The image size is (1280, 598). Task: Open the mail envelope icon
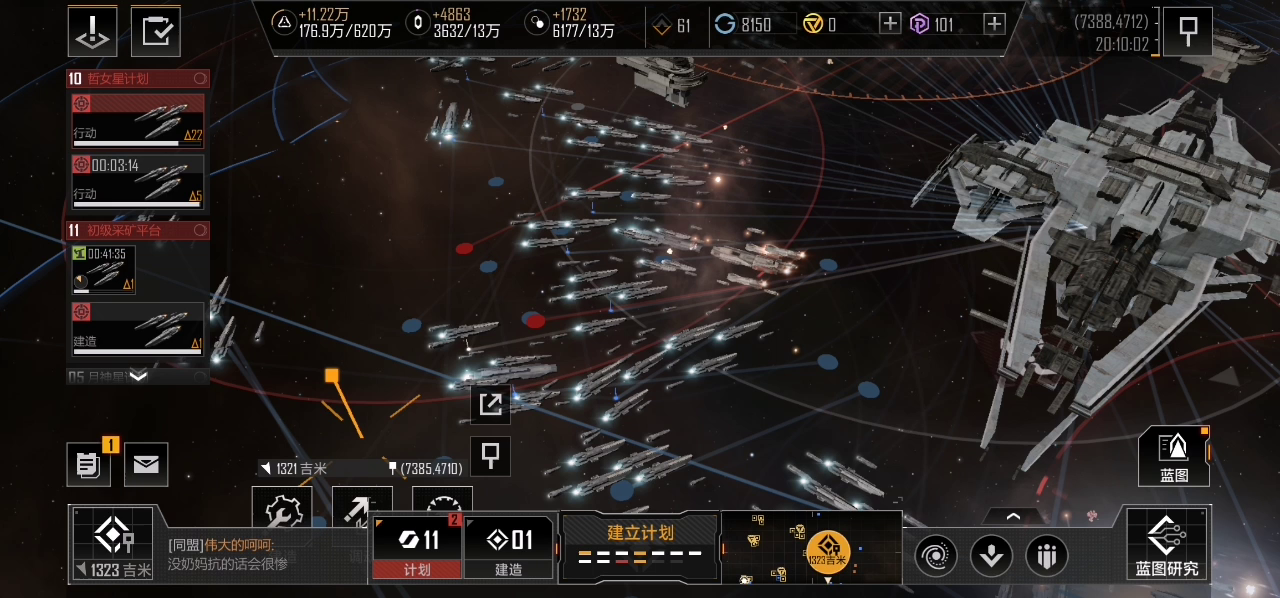(146, 465)
